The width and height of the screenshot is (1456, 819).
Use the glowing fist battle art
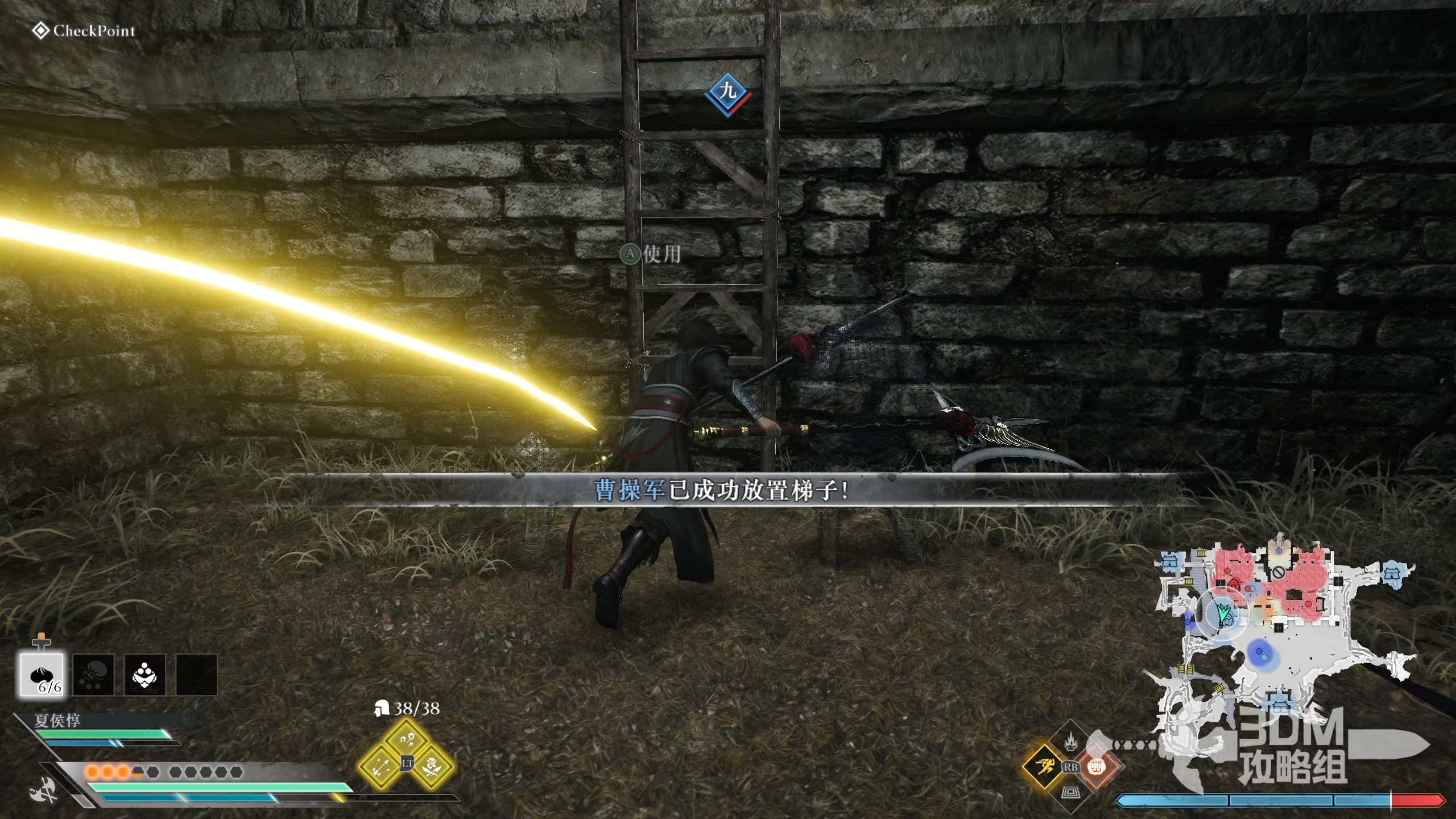1096,766
